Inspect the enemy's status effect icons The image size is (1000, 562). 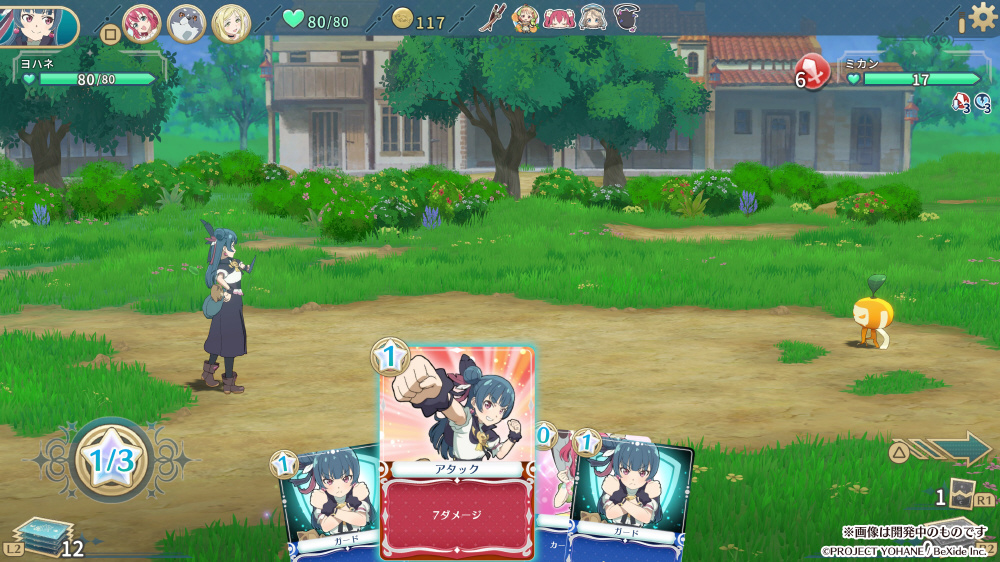click(x=973, y=101)
